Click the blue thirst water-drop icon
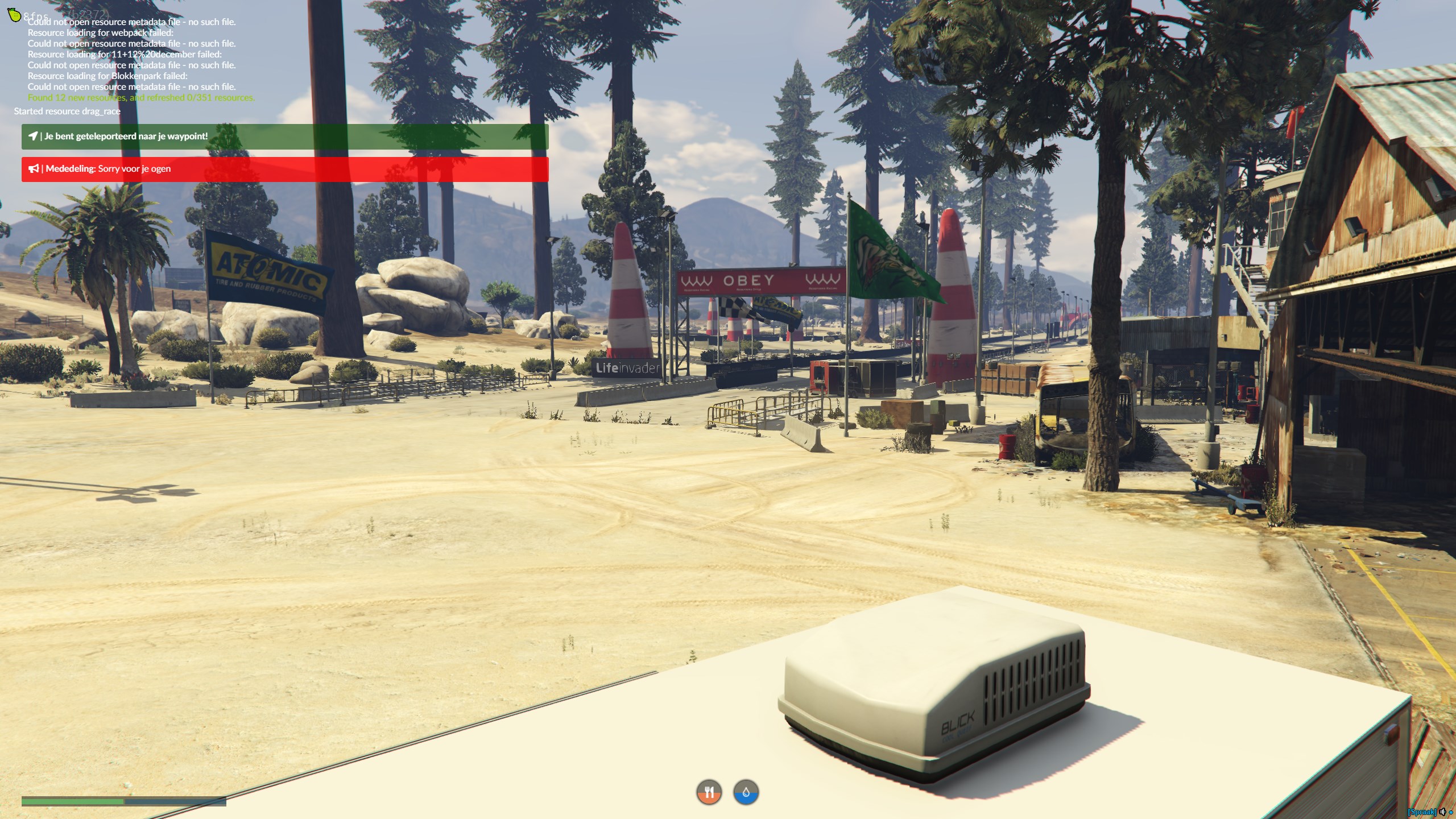 click(746, 792)
